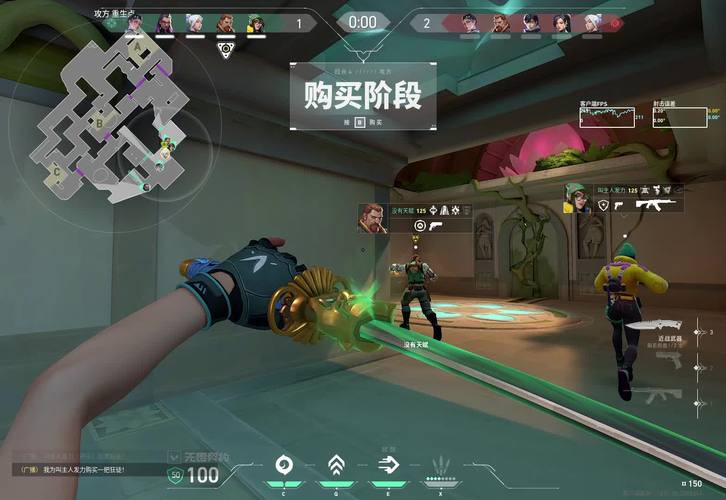
Task: Select the melee knife weapon slot
Action: tap(655, 327)
